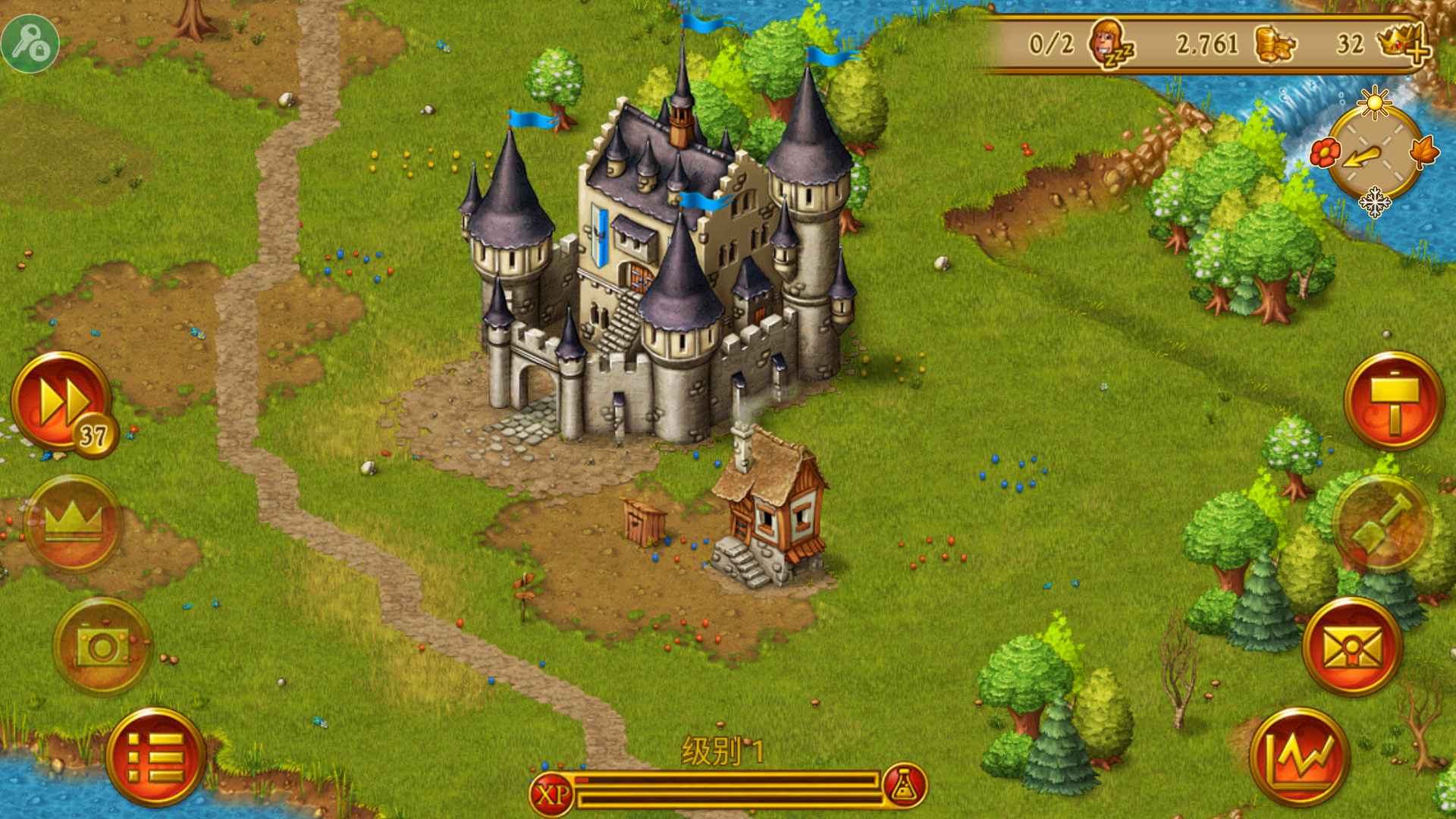Viewport: 1456px width, 819px height.
Task: Click the XP progress bar
Action: 728,789
